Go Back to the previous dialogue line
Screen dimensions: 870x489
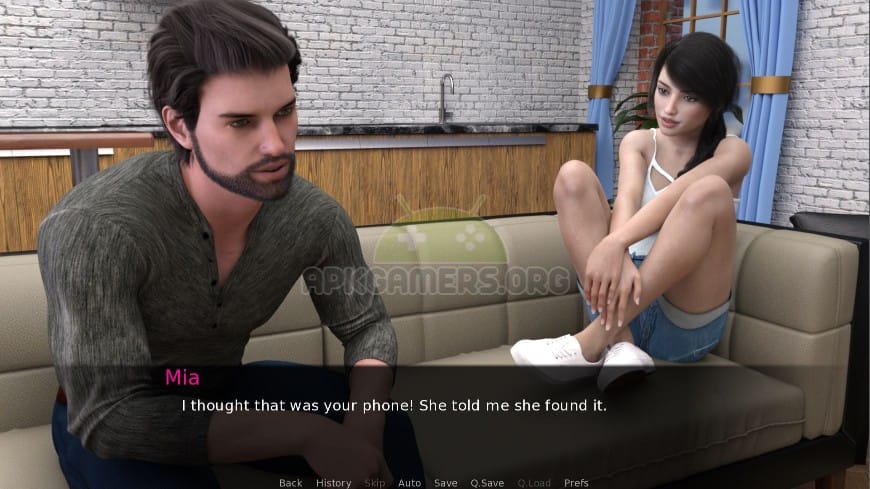pos(290,483)
